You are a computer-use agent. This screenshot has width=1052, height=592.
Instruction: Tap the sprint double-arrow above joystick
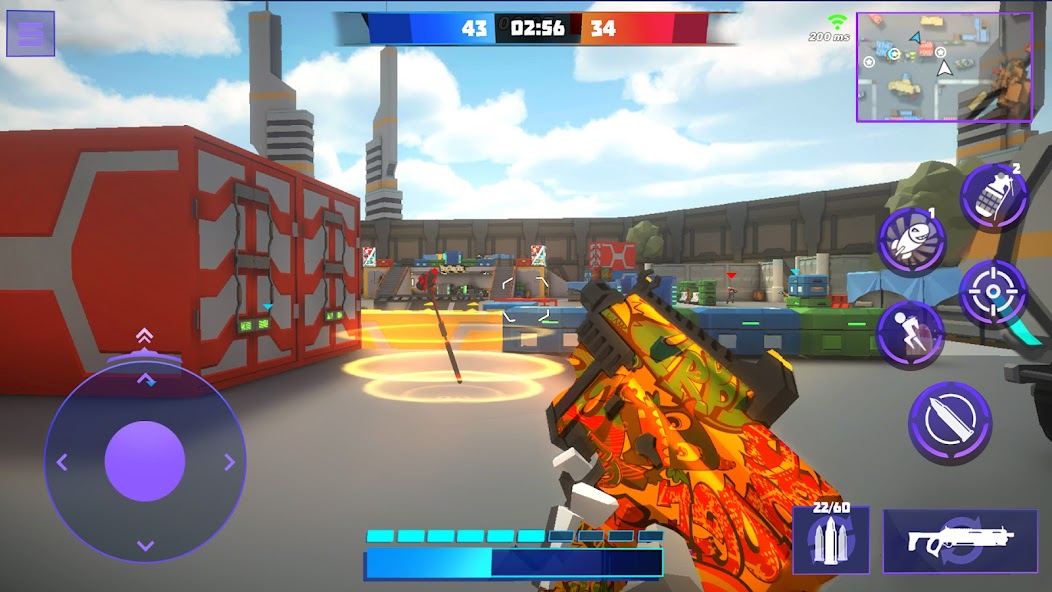coord(145,337)
